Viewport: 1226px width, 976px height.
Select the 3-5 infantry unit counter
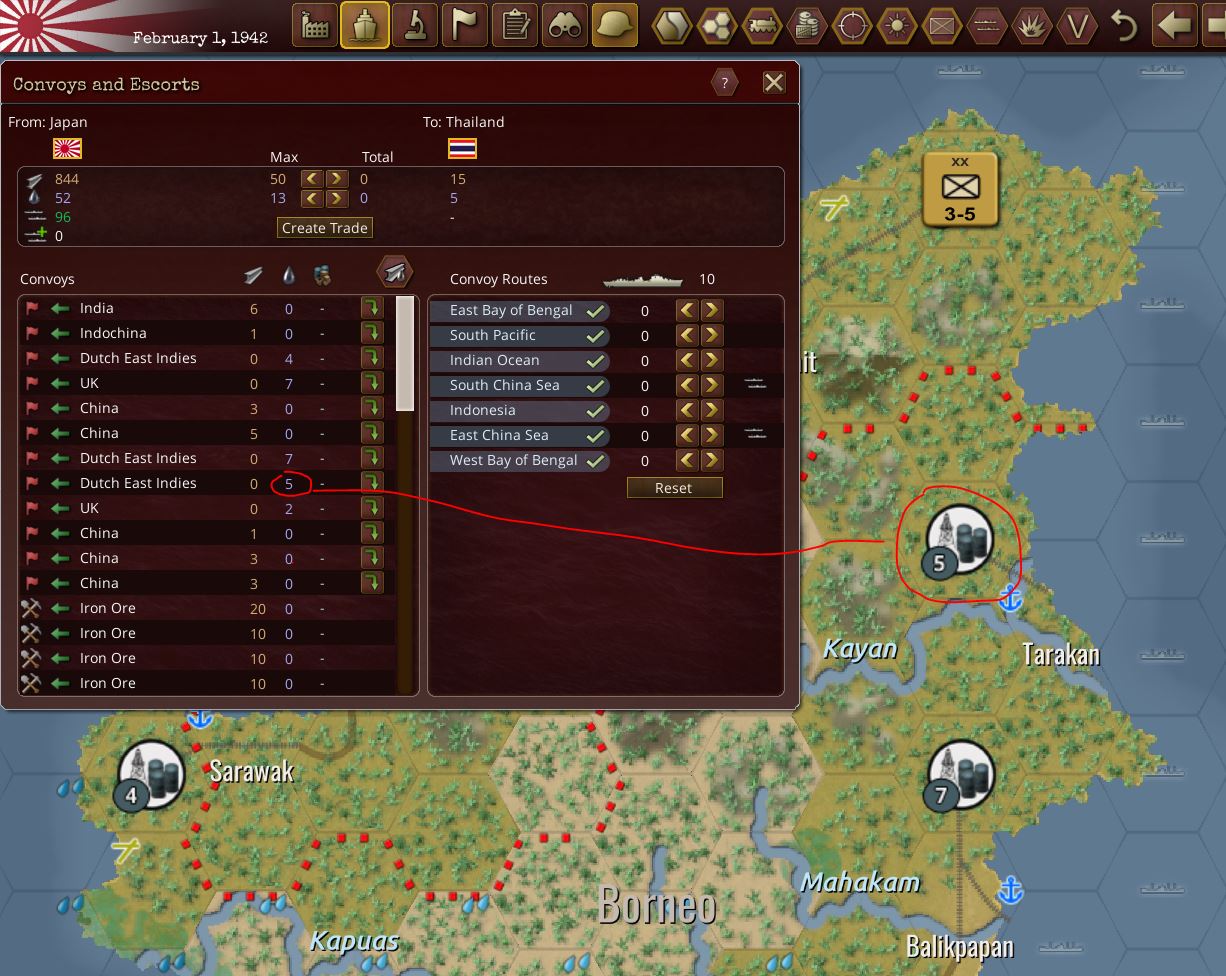960,189
